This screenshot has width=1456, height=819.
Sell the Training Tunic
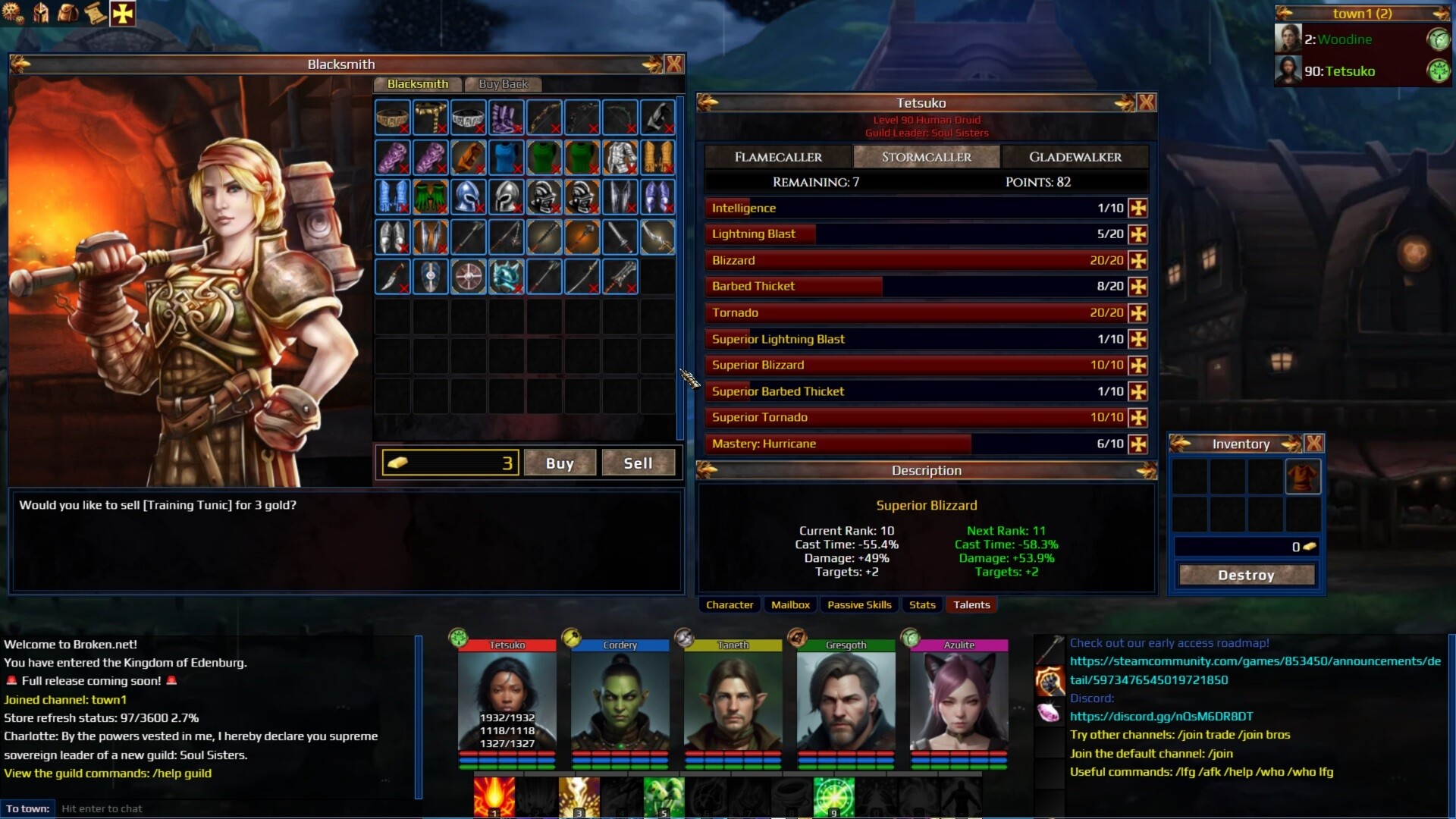pos(638,463)
